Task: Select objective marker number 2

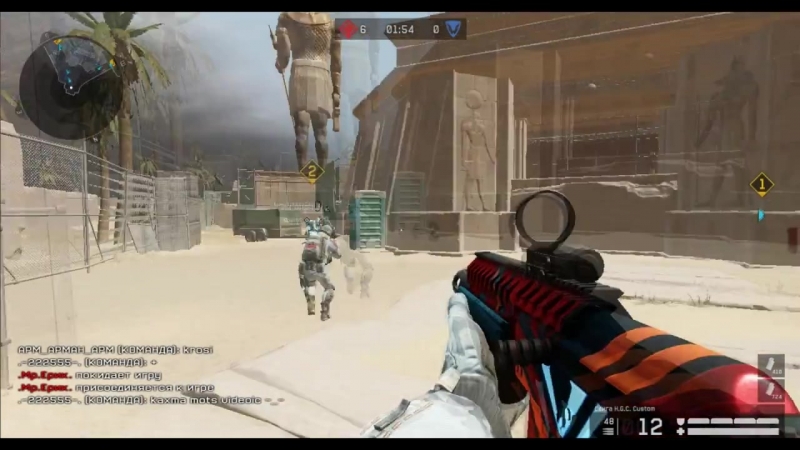Action: pyautogui.click(x=312, y=172)
